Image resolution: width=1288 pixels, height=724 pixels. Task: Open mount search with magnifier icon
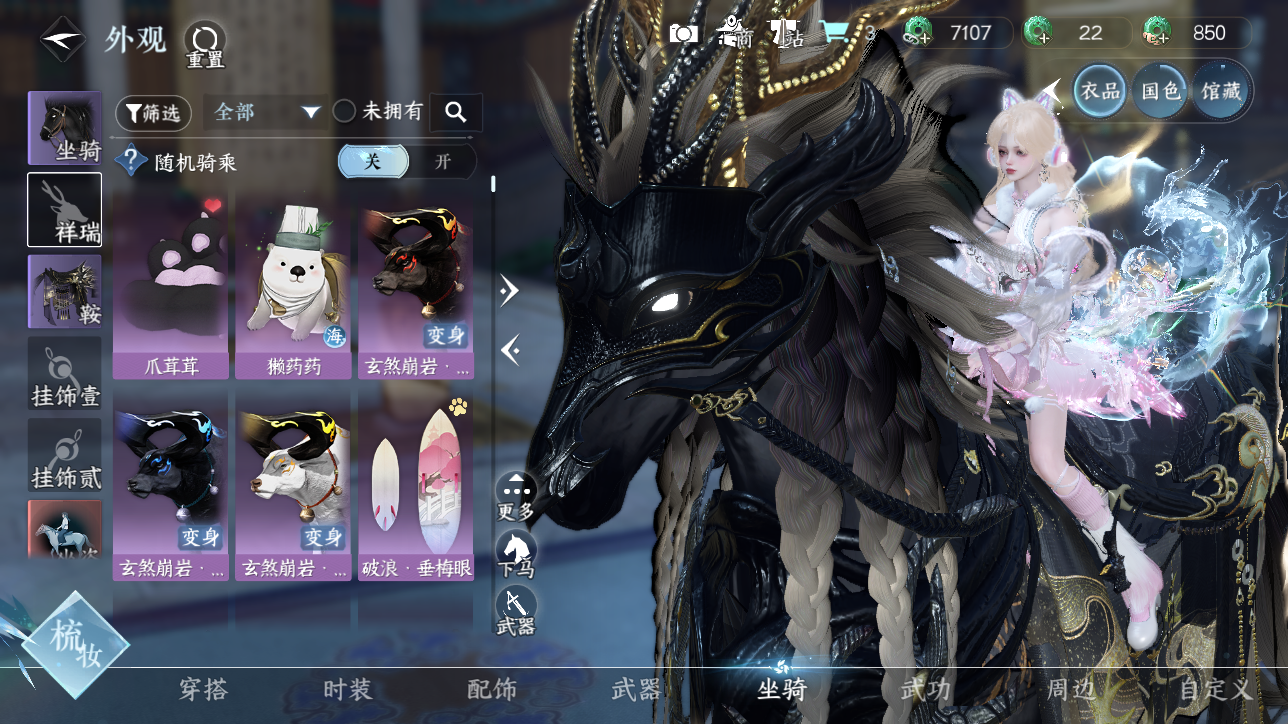(456, 113)
